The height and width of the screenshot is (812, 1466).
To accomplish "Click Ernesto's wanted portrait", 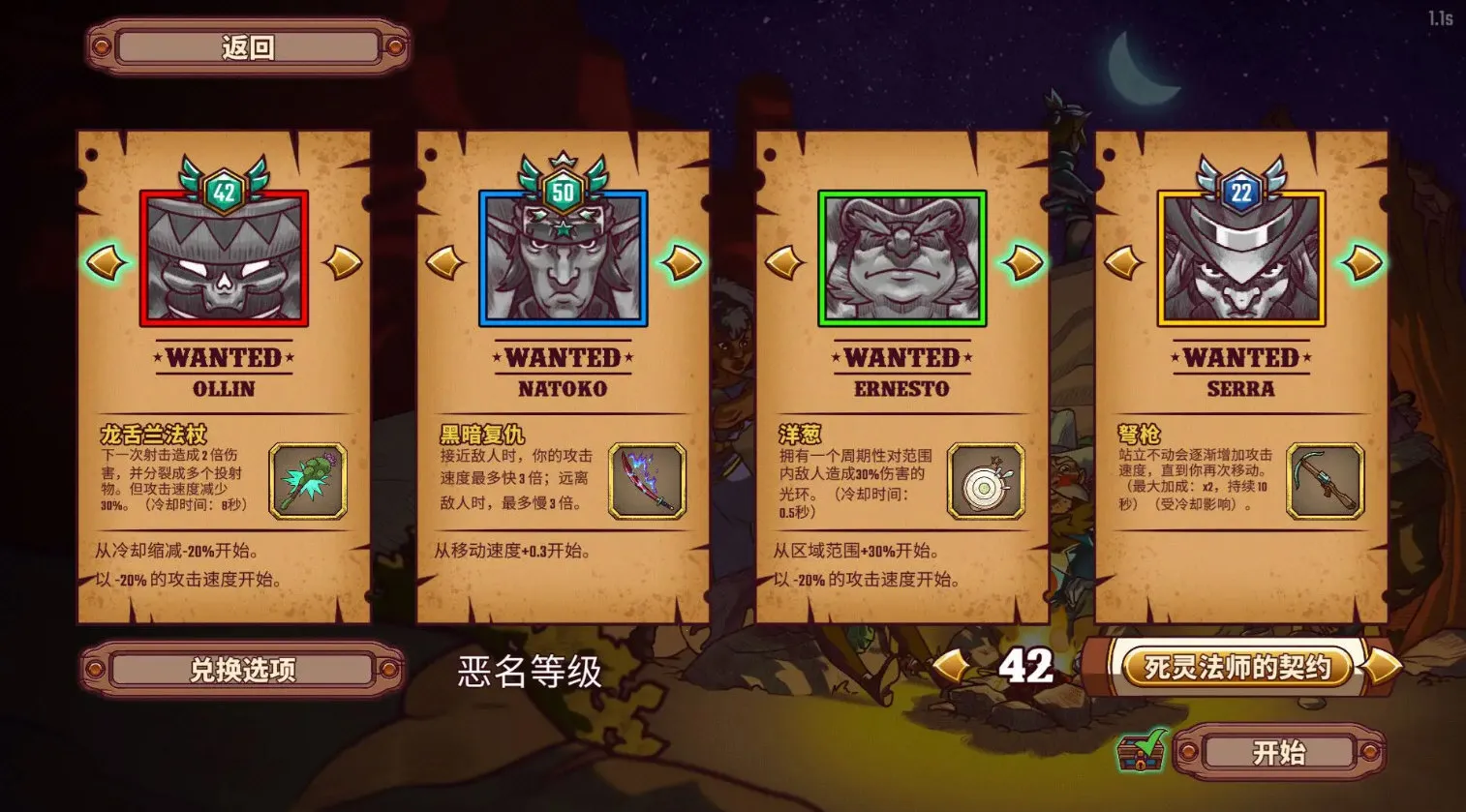I will (901, 257).
